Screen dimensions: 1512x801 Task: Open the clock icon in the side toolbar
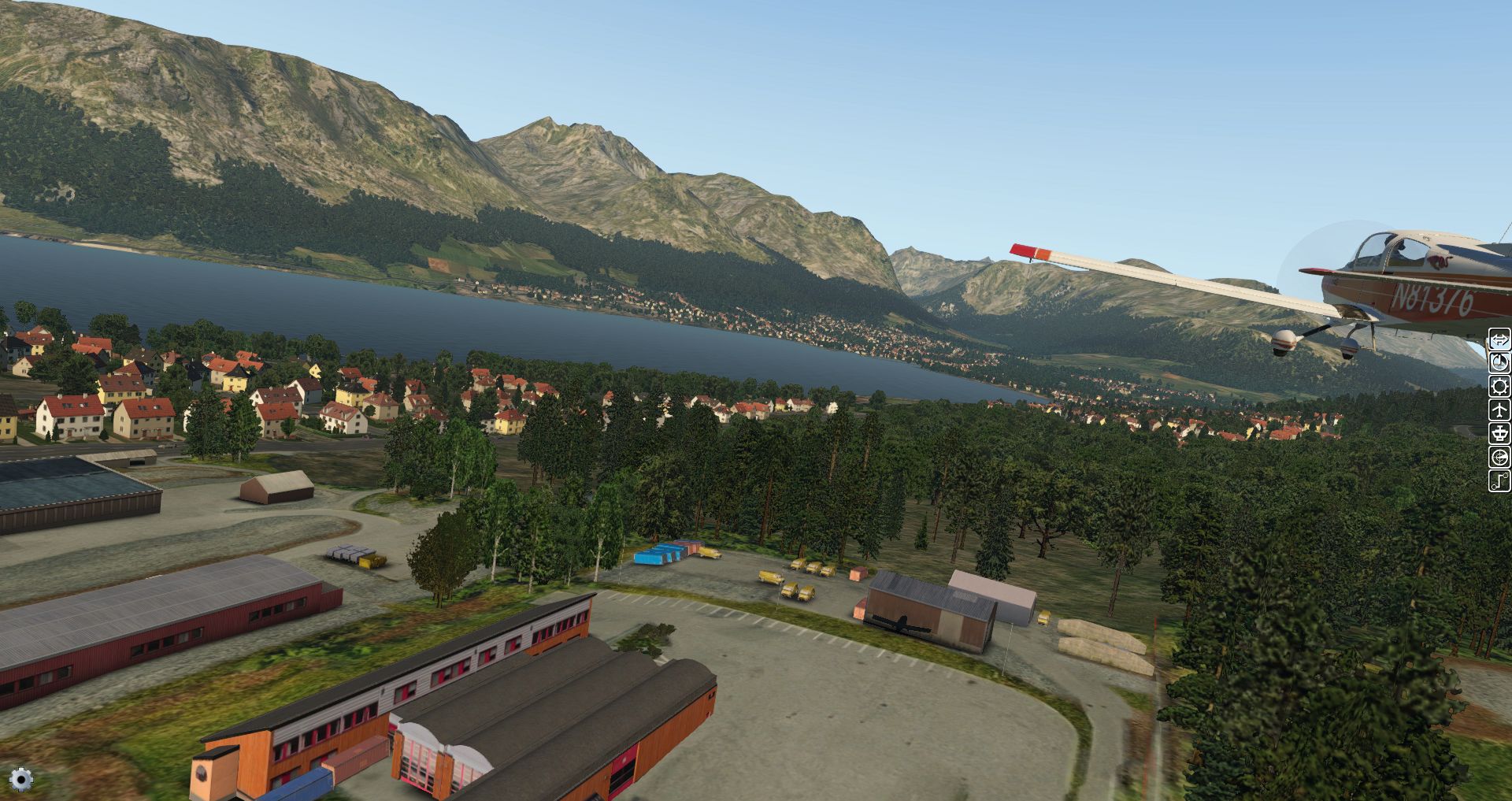[x=1499, y=363]
